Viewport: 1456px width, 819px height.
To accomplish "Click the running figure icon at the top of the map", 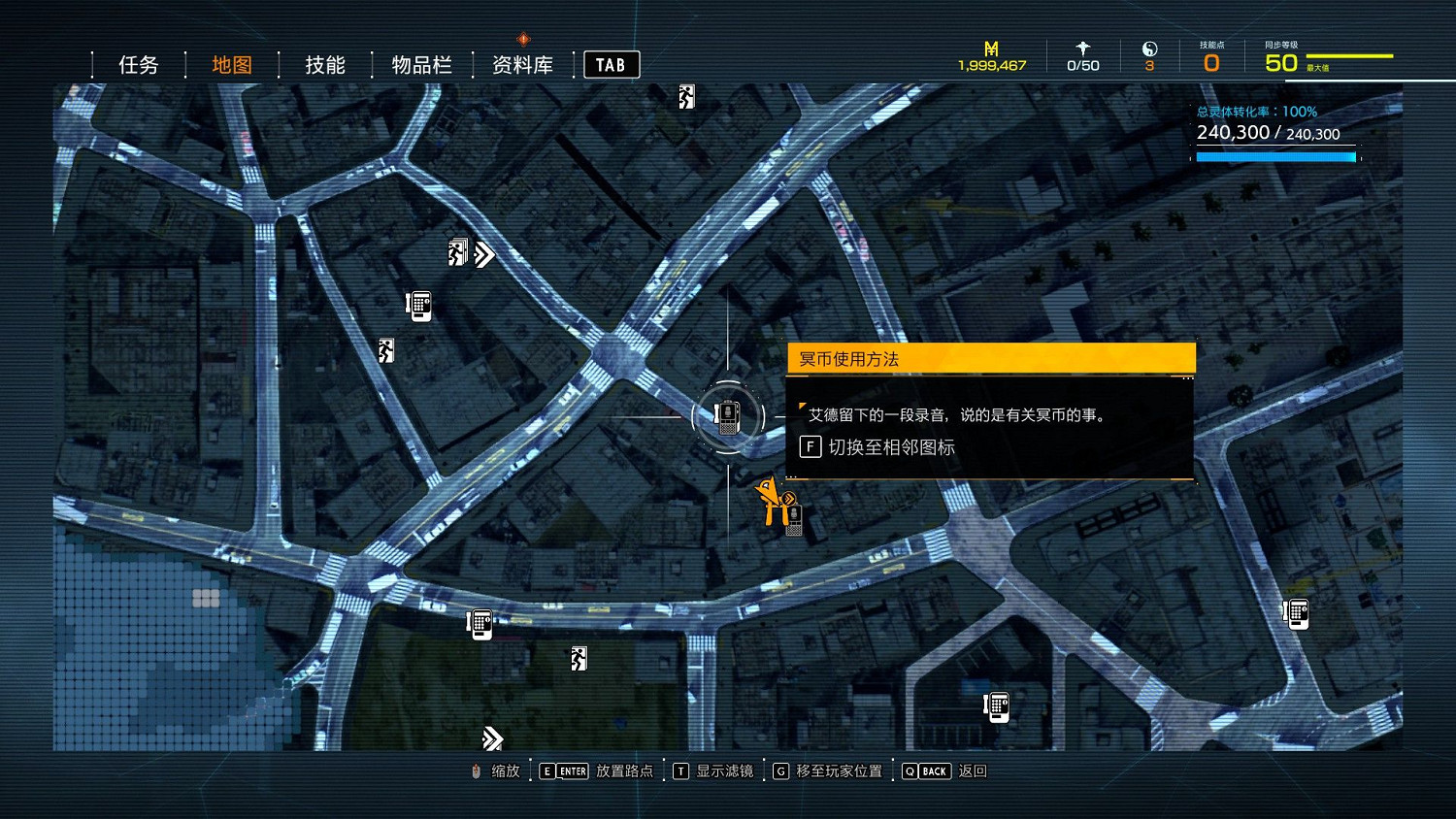I will click(685, 96).
